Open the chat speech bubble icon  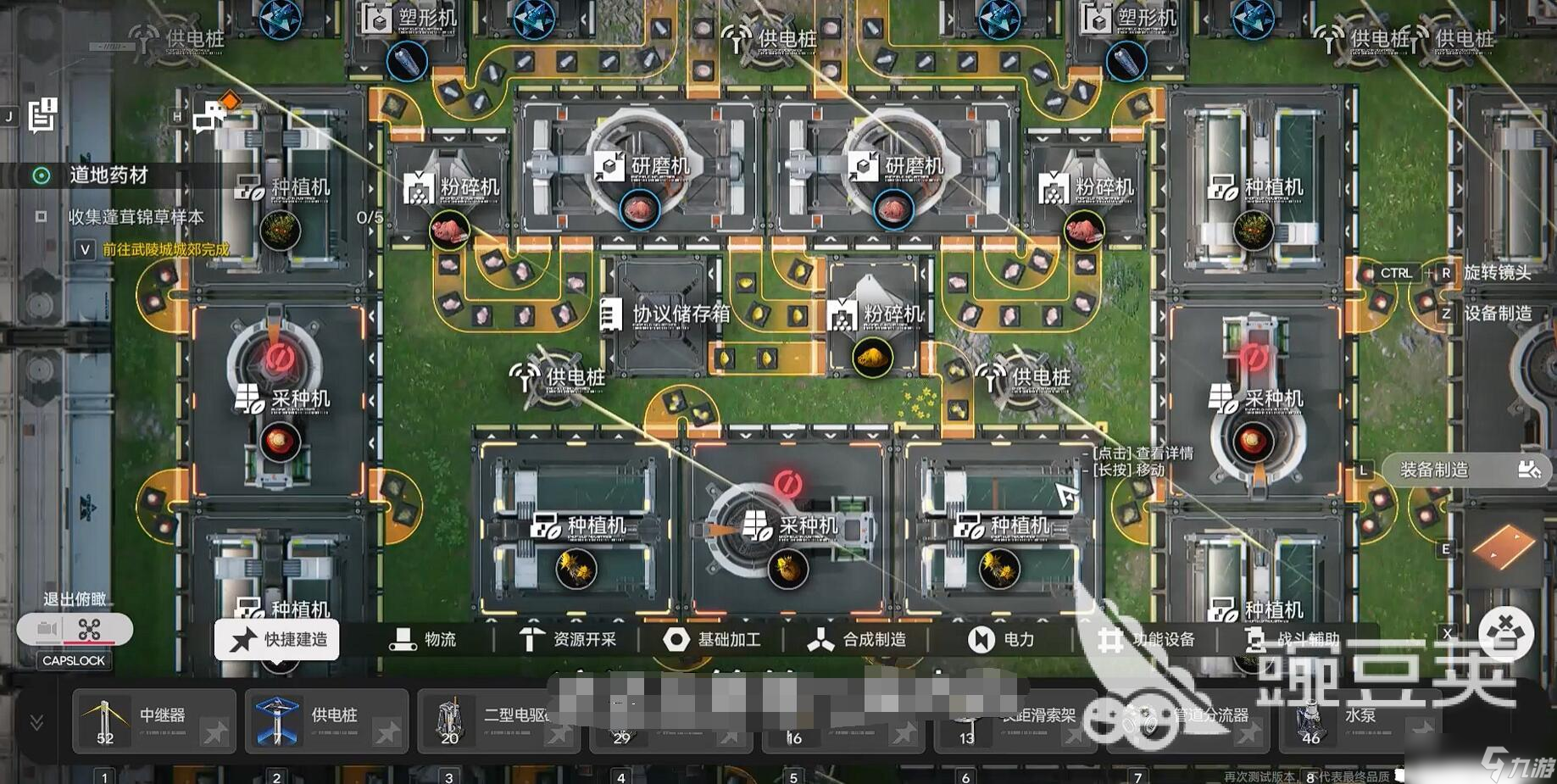tap(209, 116)
